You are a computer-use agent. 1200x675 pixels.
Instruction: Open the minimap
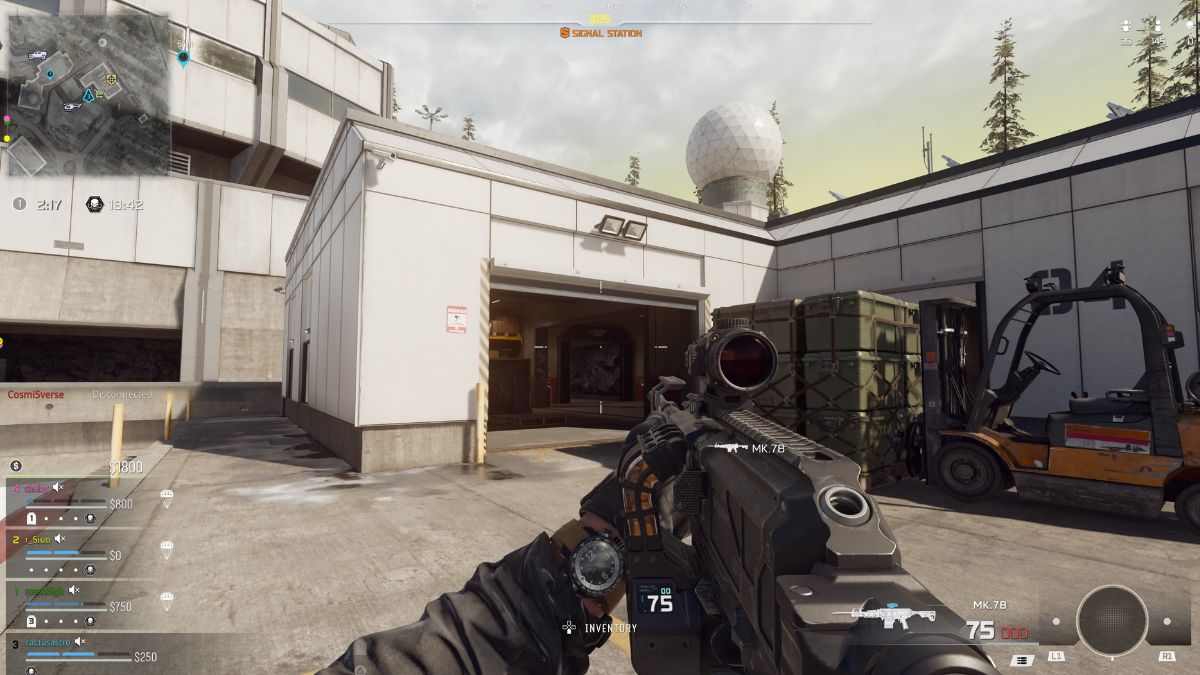click(88, 95)
